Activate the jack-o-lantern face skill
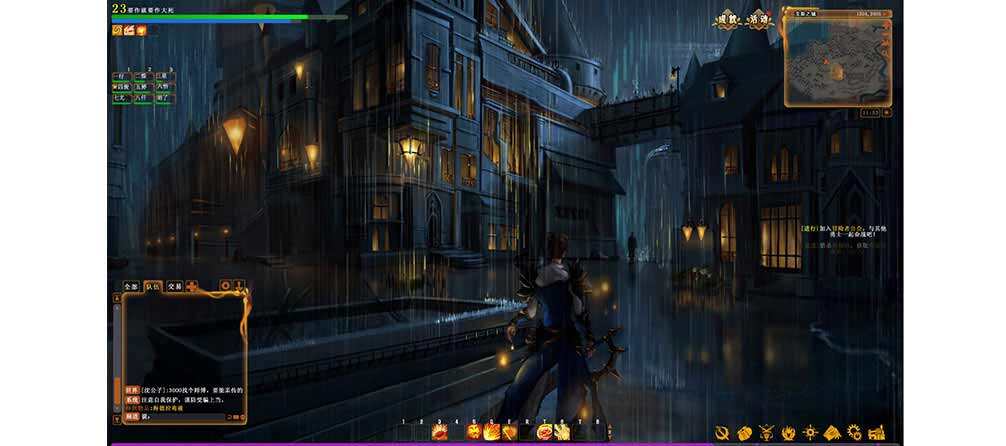This screenshot has height=446, width=1006. 474,431
